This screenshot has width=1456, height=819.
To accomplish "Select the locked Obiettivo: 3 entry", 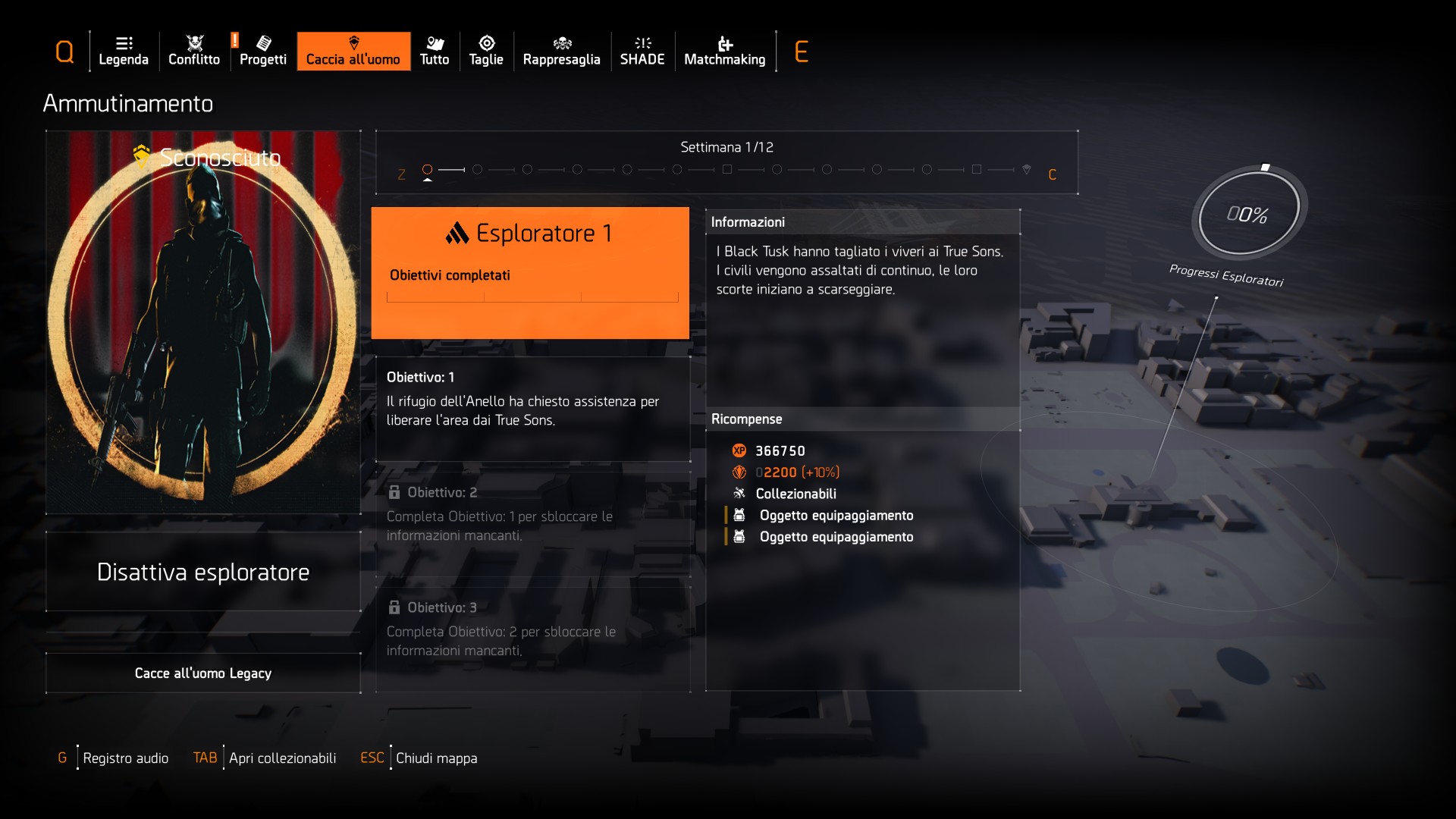I will (x=532, y=639).
